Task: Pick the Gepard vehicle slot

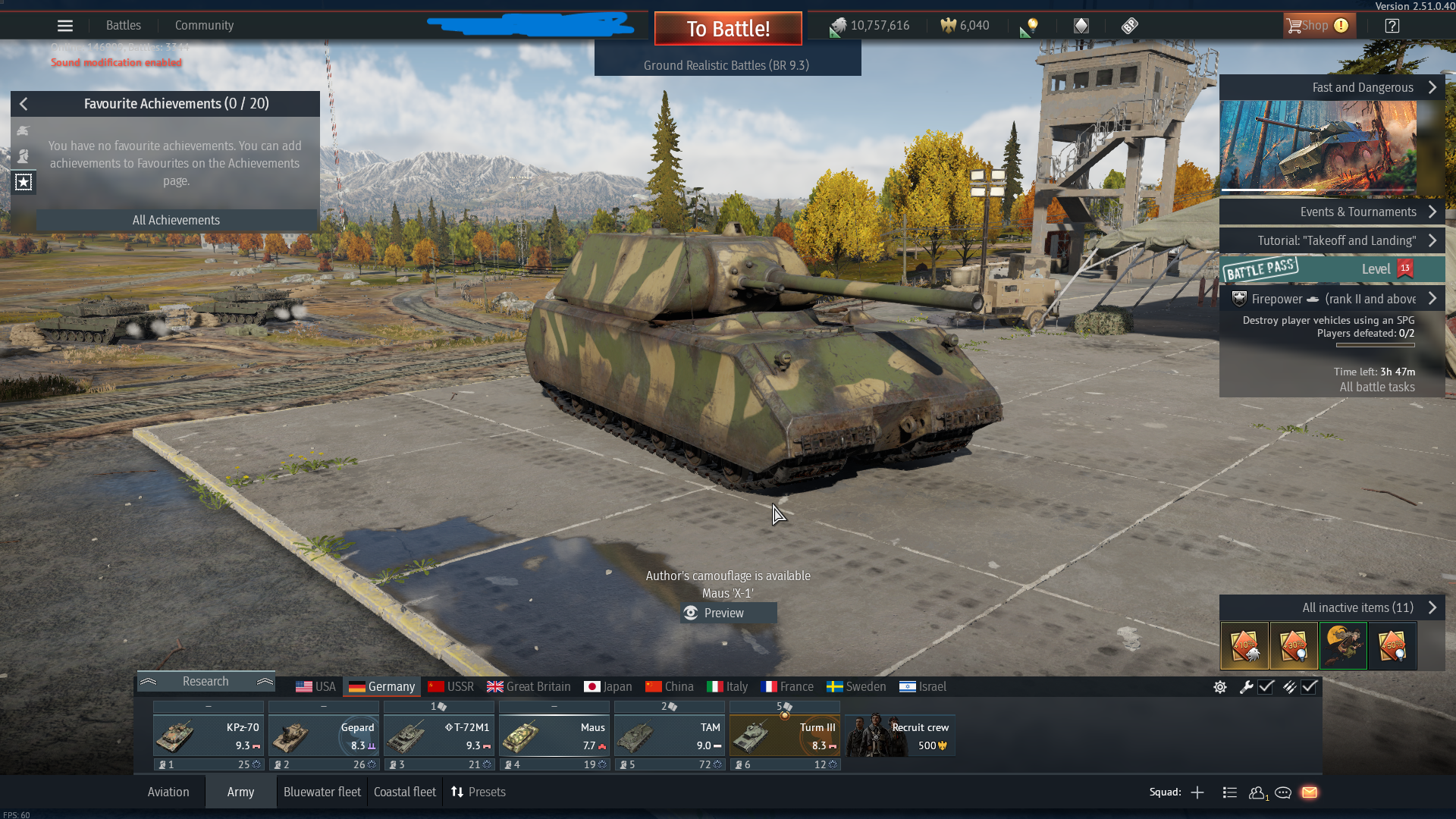Action: 323,736
